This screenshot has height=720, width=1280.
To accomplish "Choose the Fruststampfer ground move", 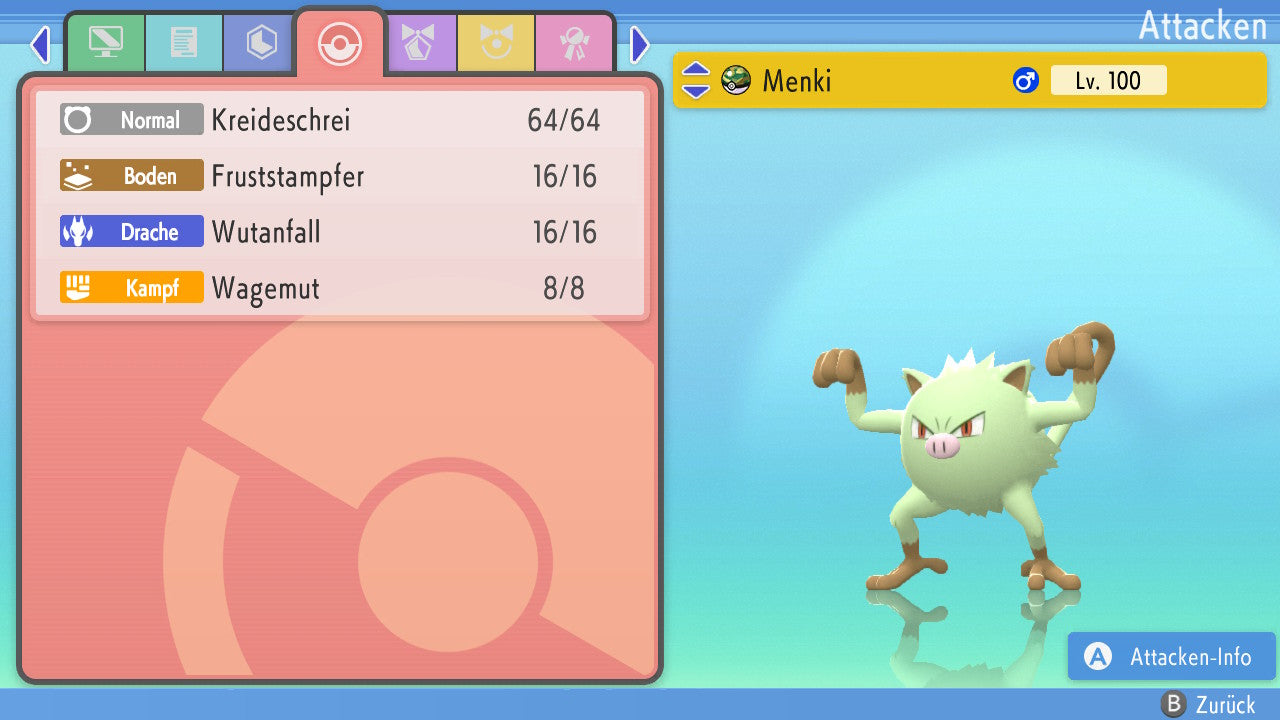I will click(x=340, y=177).
